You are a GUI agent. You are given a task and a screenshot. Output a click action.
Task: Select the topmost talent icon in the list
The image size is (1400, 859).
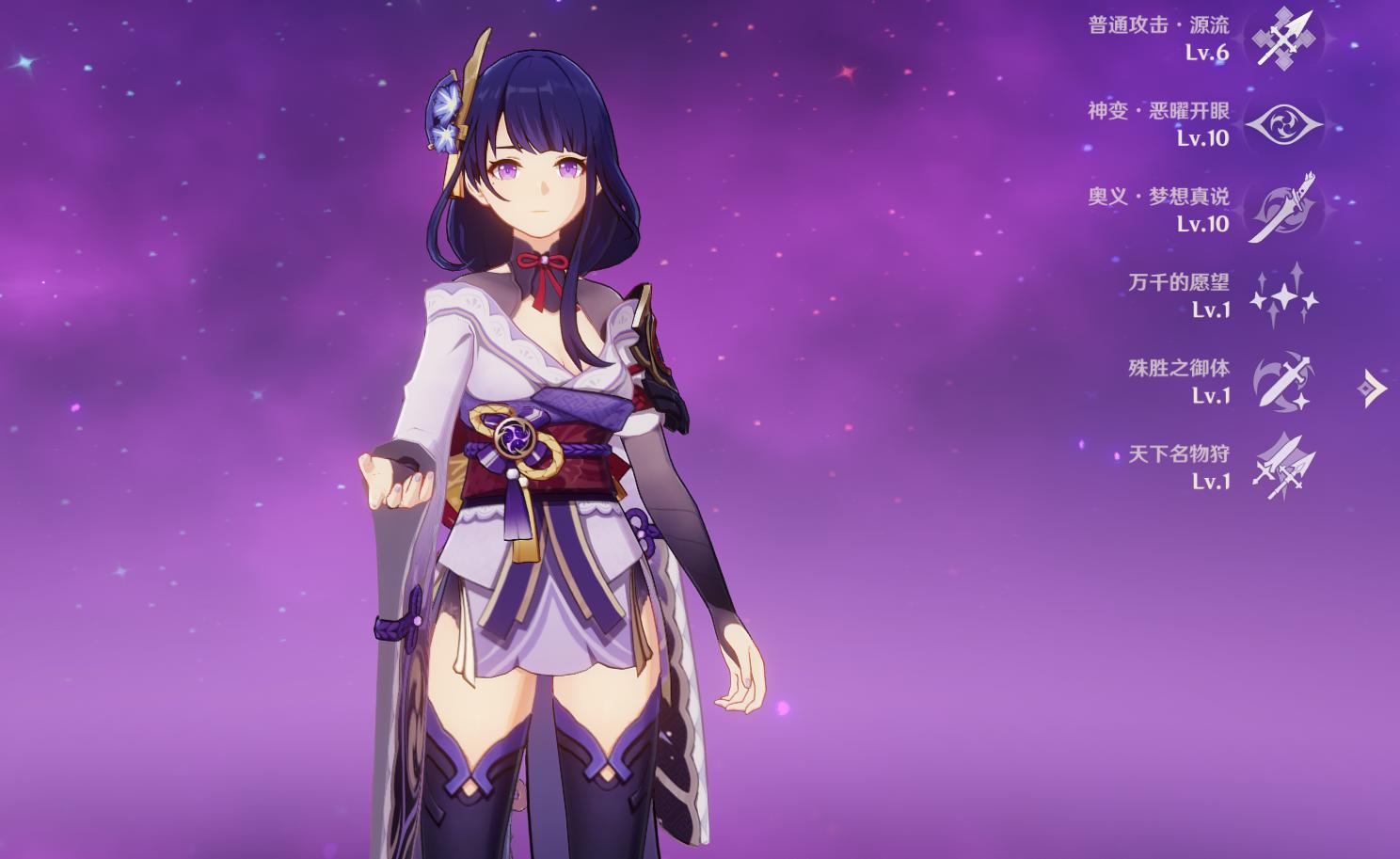click(1286, 40)
